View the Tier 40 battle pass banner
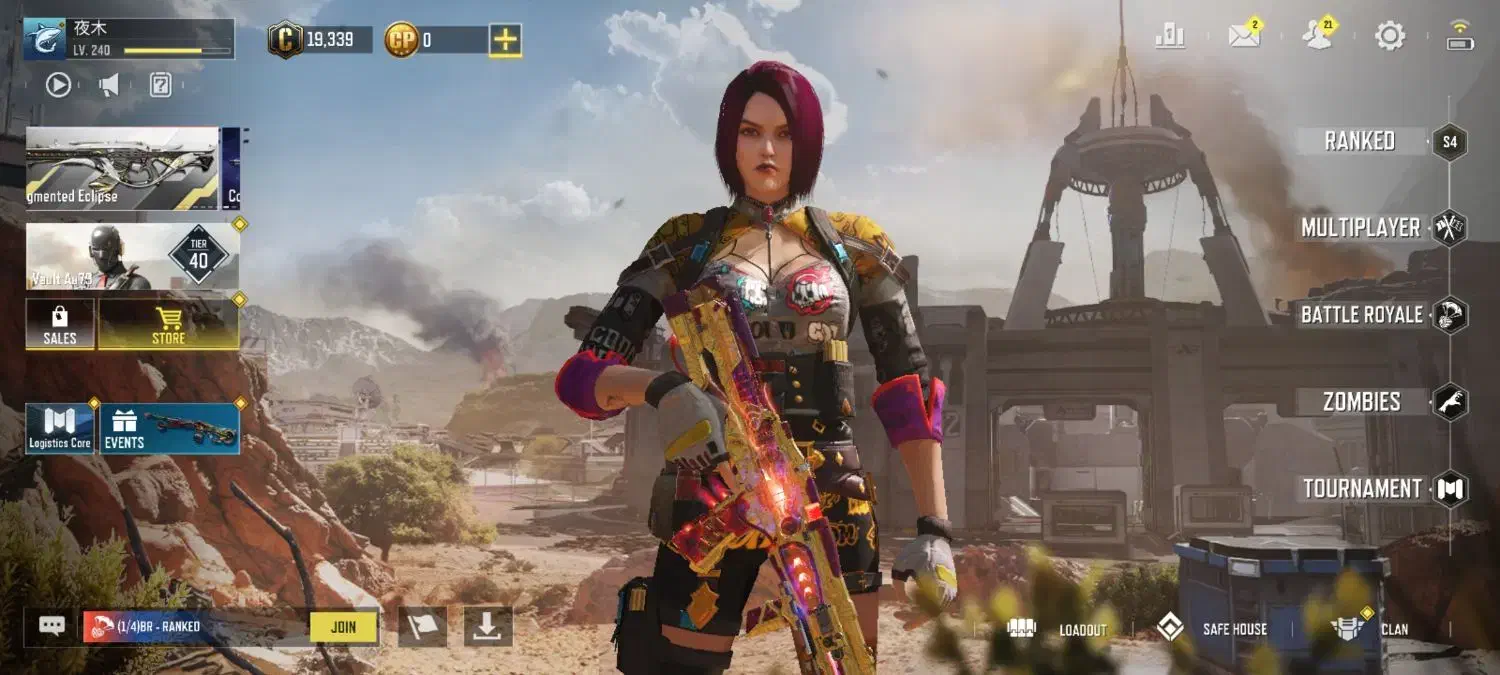Image resolution: width=1500 pixels, height=675 pixels. pyautogui.click(x=132, y=257)
